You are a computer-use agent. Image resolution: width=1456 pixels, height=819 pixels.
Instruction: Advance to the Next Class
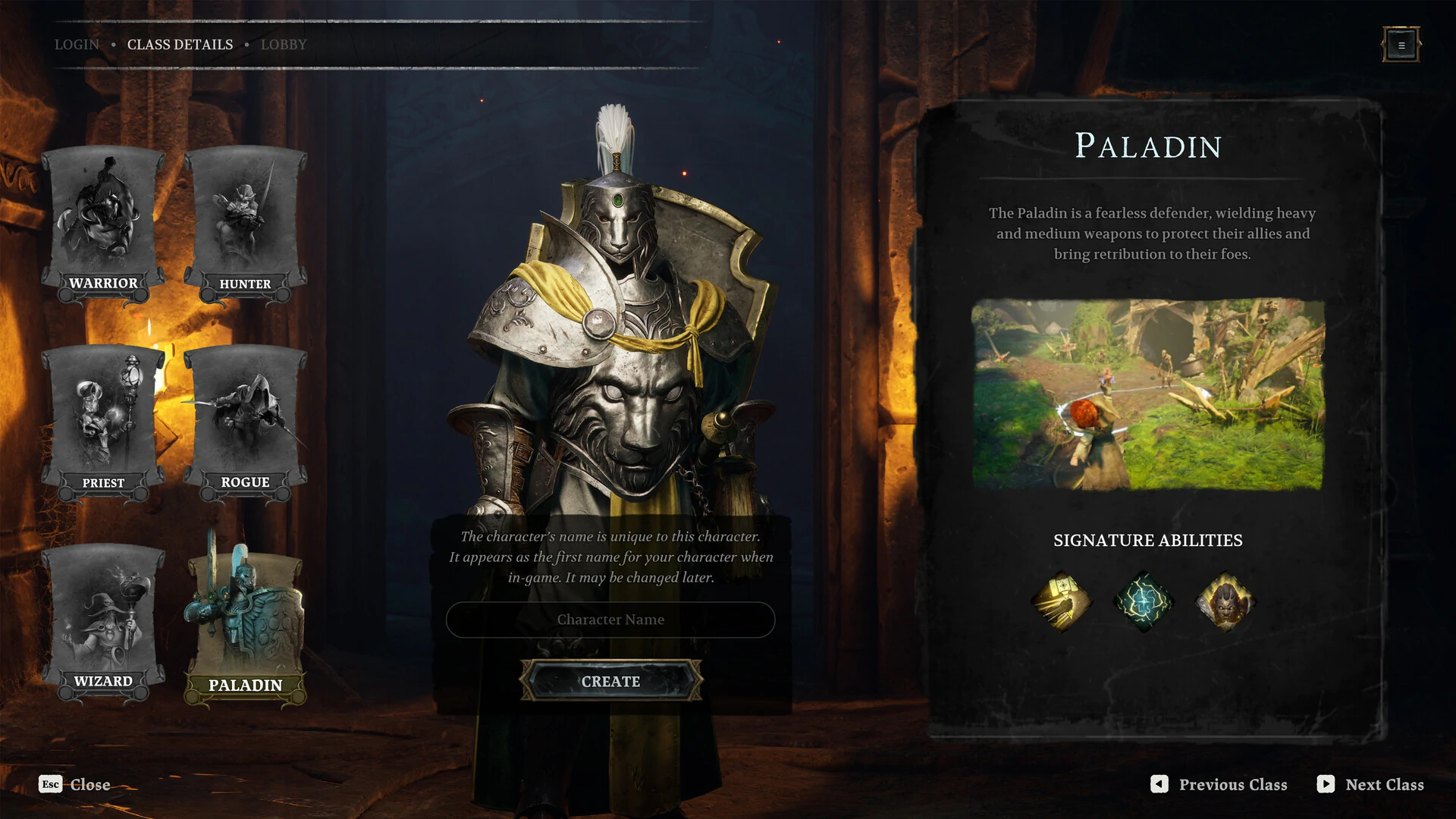click(x=1371, y=785)
